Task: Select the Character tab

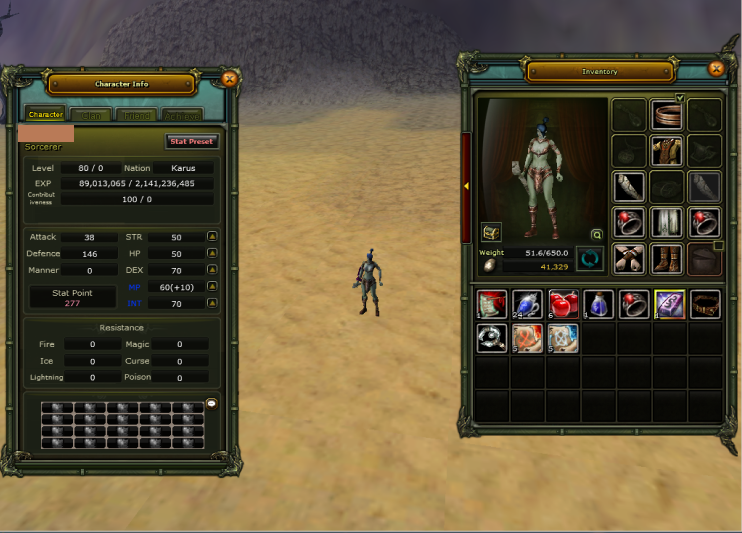Action: point(46,115)
